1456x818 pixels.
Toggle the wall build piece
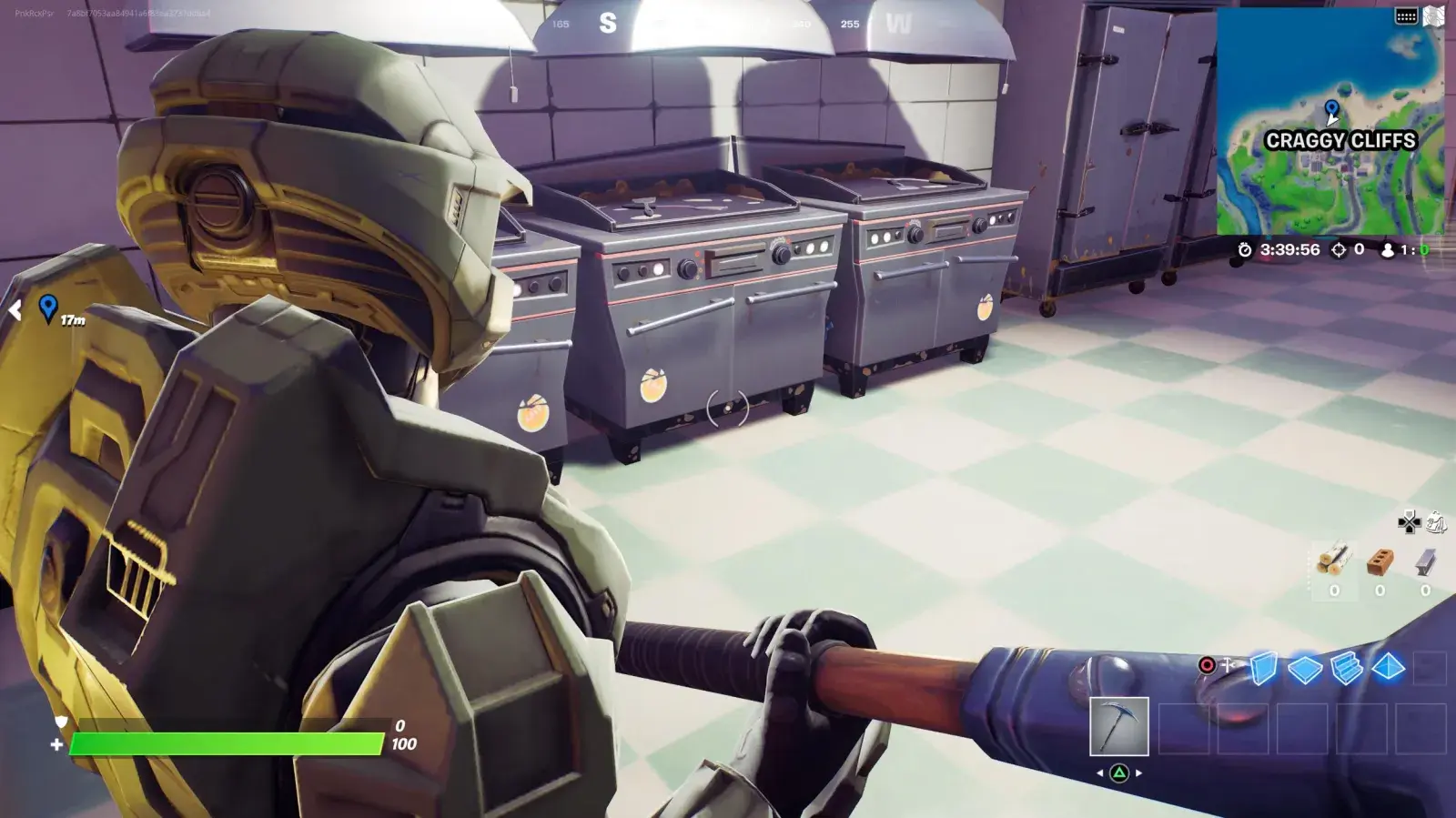pos(1264,668)
